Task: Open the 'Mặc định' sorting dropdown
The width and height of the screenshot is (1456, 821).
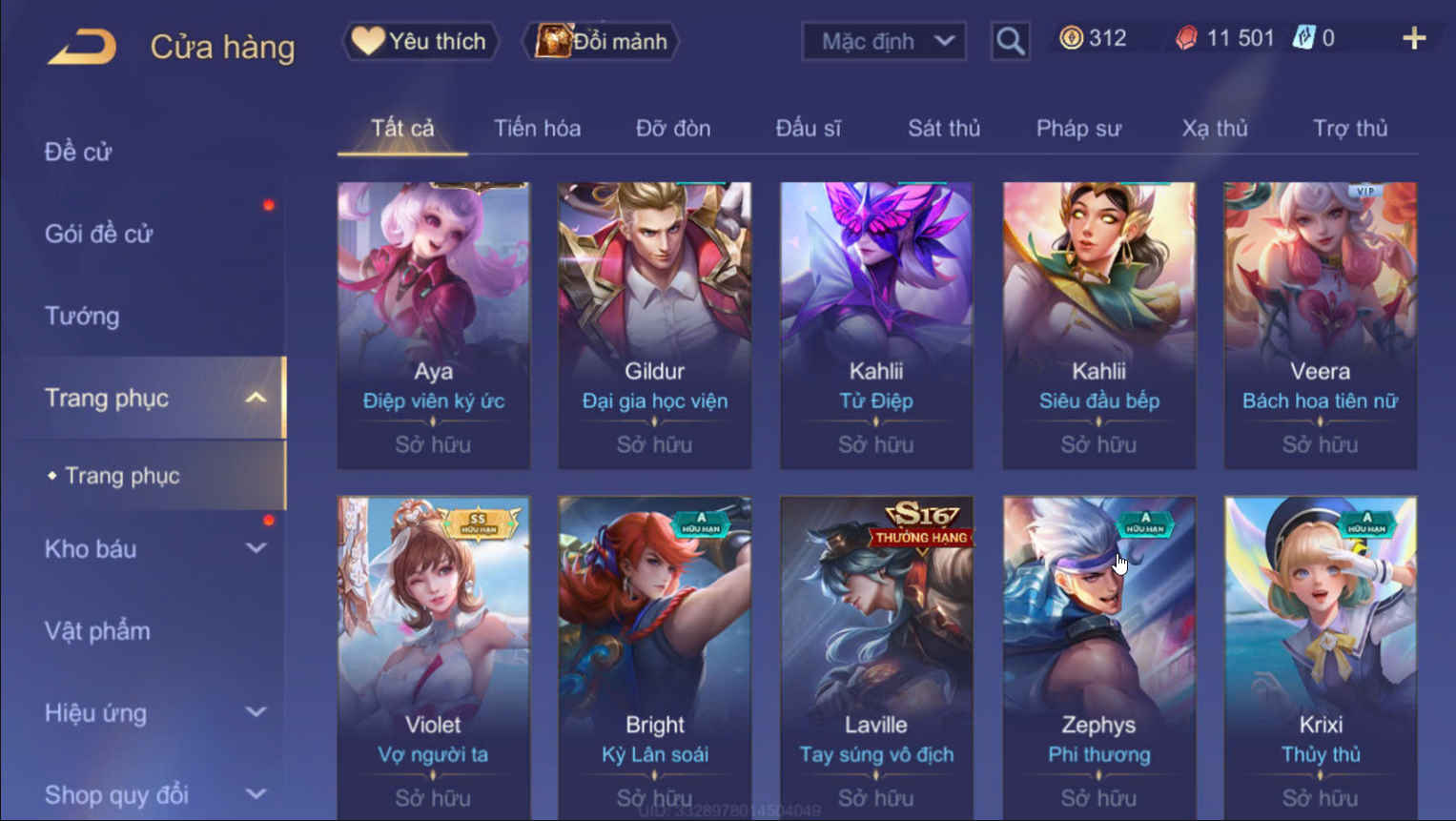Action: [882, 41]
